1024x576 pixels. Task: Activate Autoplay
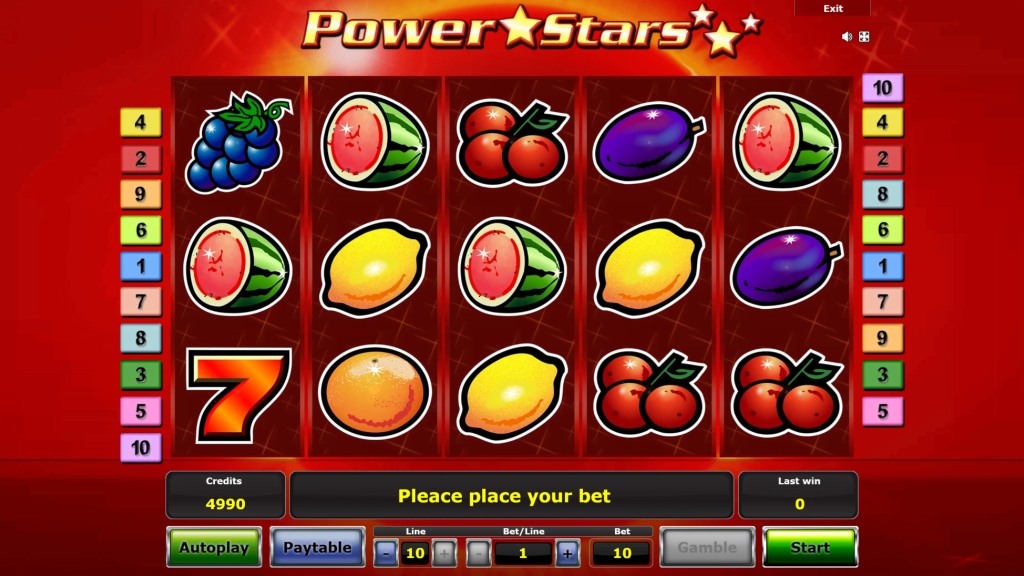pyautogui.click(x=214, y=547)
